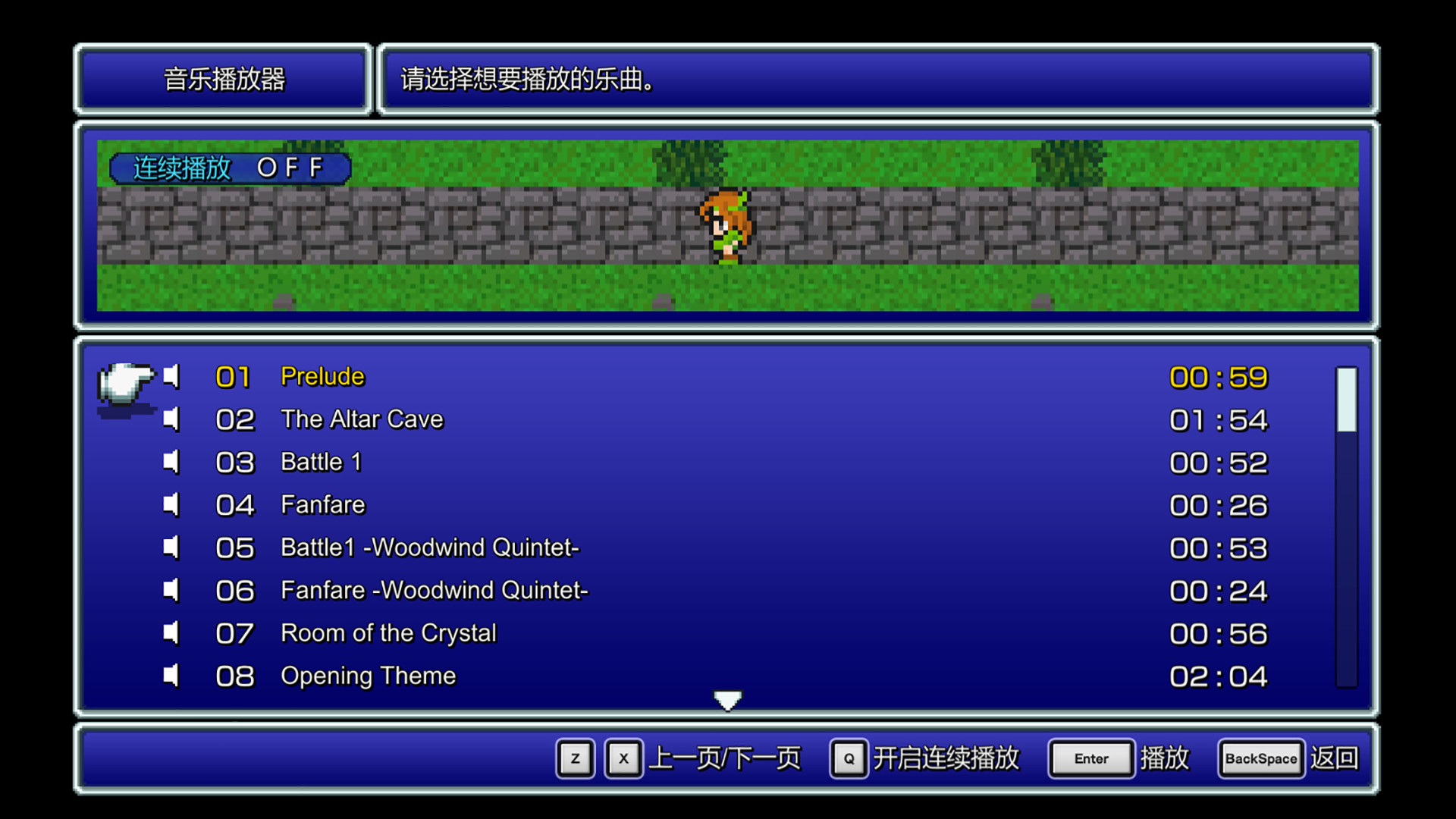The height and width of the screenshot is (819, 1456).
Task: Select the Fanfare -Woodwind Quintet- track entry
Action: (x=434, y=590)
